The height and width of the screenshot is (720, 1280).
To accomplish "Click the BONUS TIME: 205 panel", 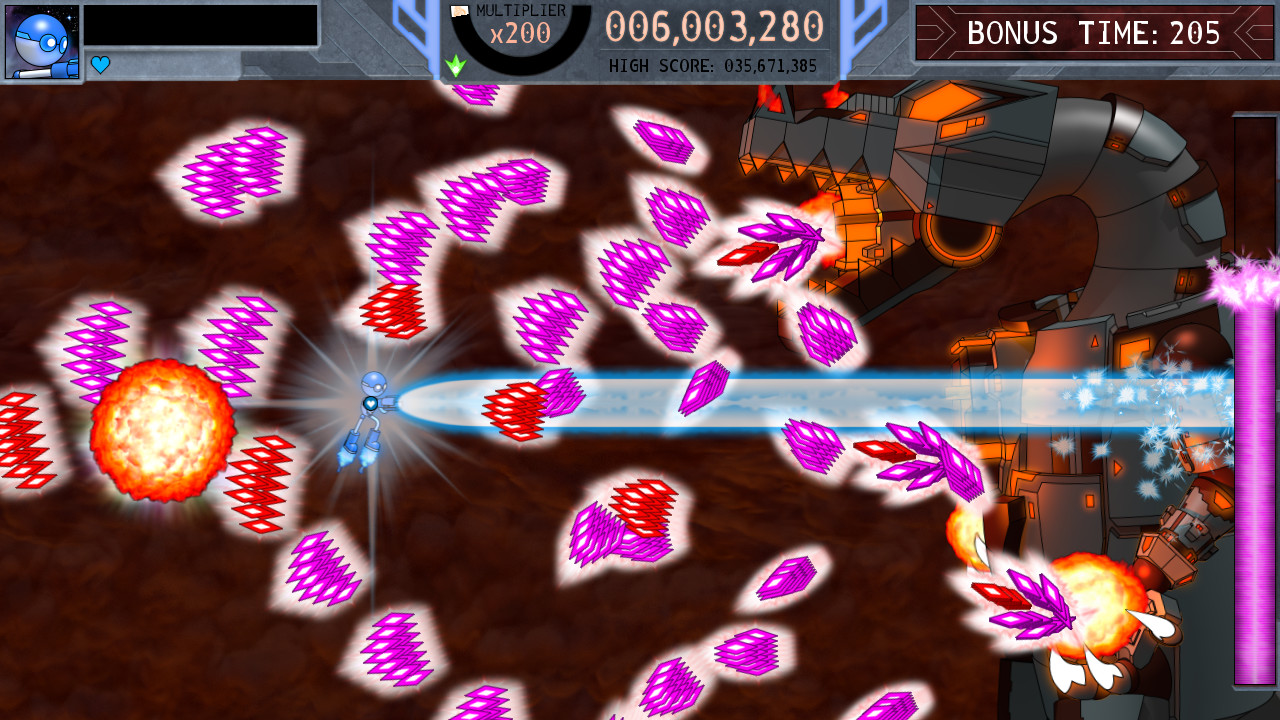I will click(x=1093, y=32).
